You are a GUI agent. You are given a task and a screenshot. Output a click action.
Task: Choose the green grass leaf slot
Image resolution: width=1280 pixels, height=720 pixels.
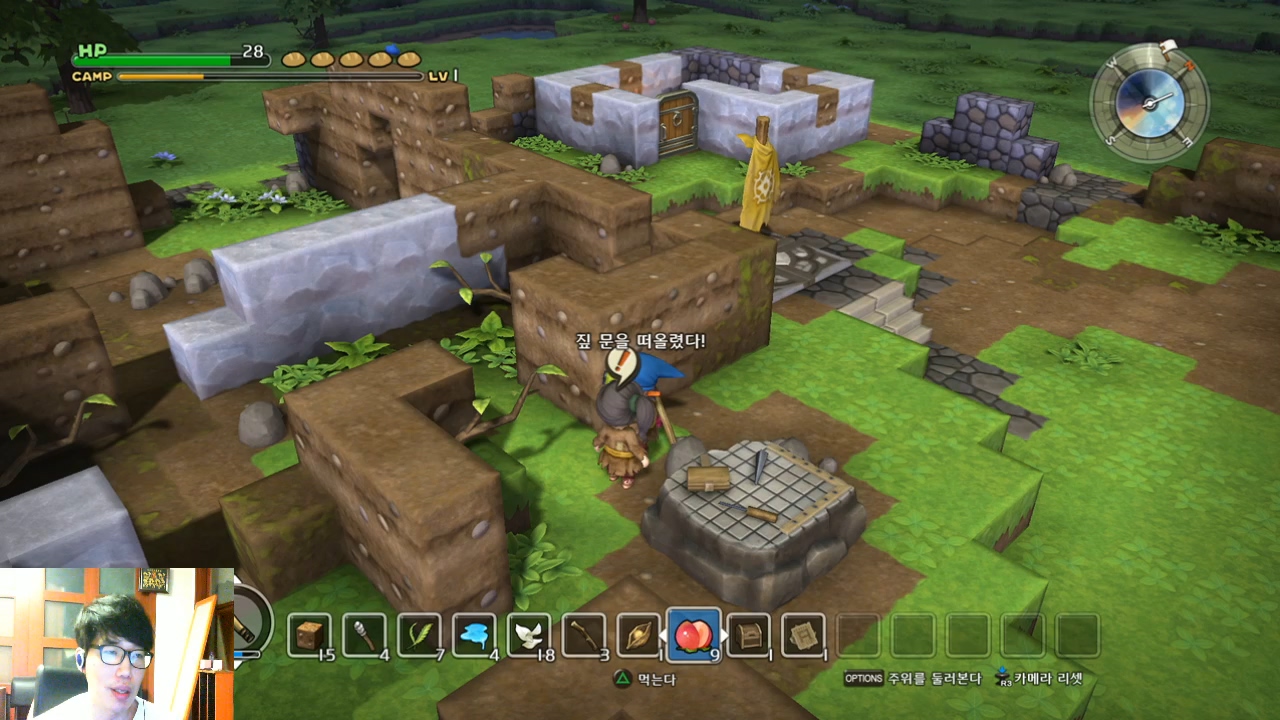(419, 634)
